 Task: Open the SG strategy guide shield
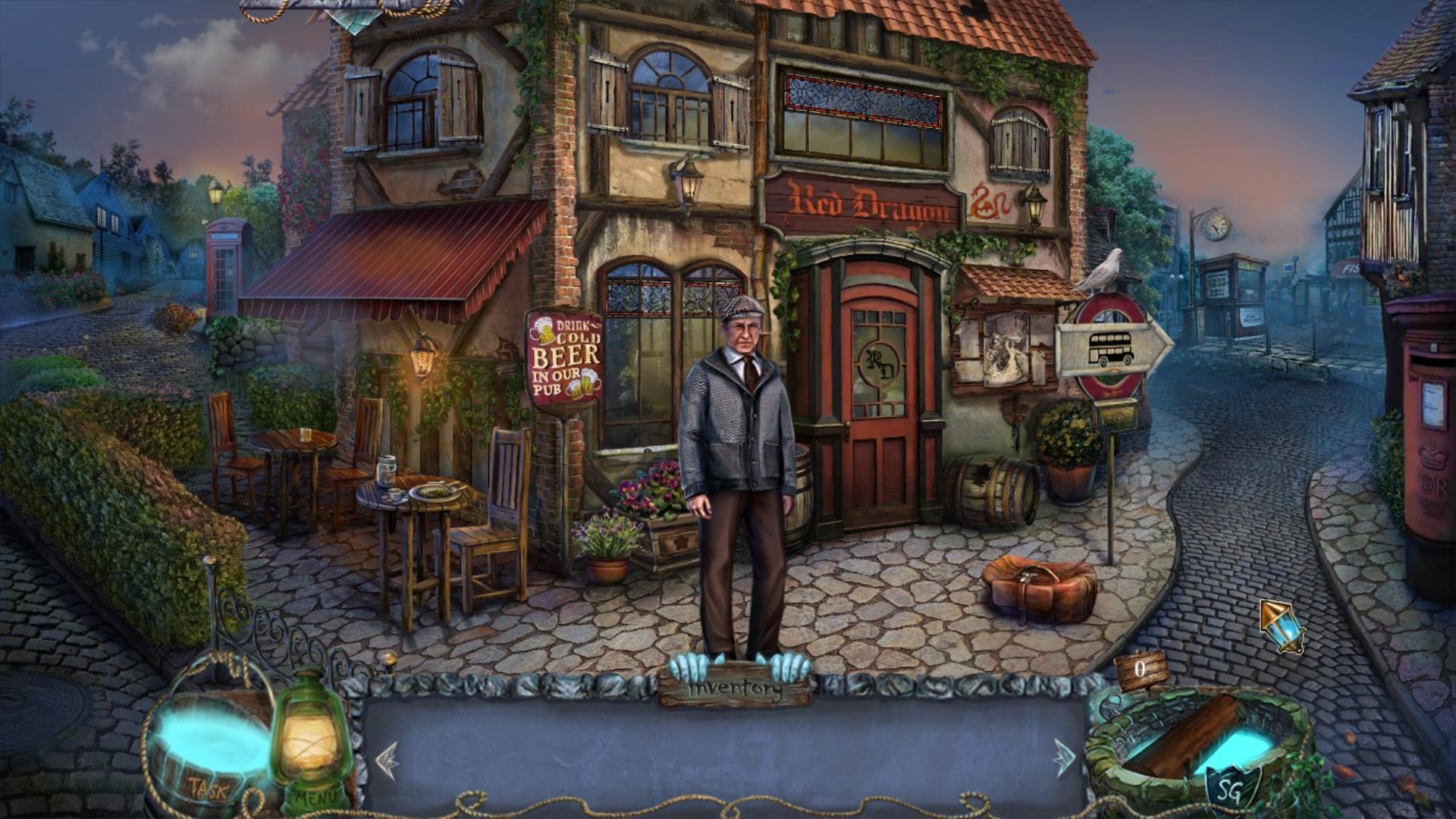(x=1233, y=787)
